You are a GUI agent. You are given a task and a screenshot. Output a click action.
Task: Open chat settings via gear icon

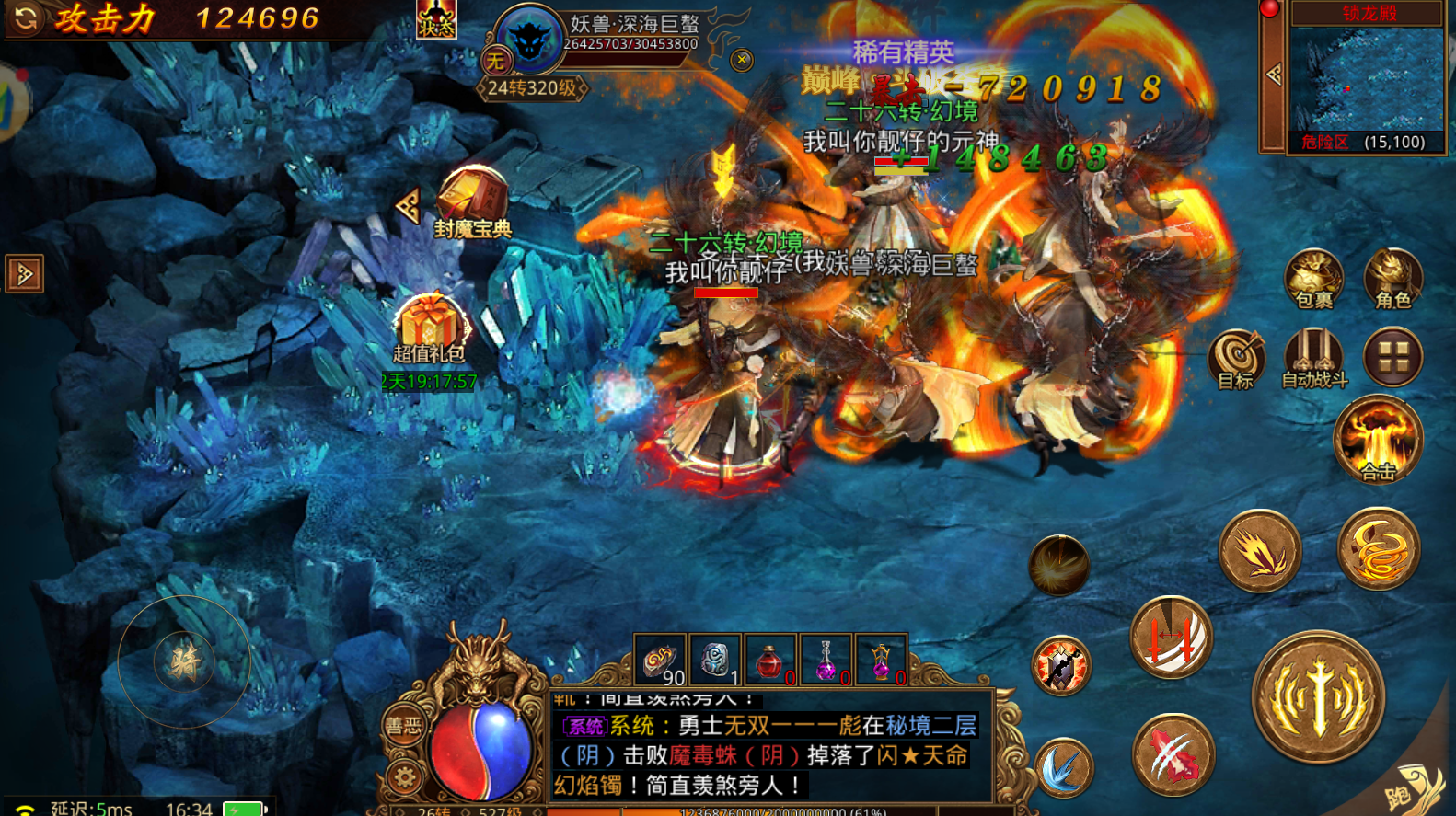click(x=403, y=777)
